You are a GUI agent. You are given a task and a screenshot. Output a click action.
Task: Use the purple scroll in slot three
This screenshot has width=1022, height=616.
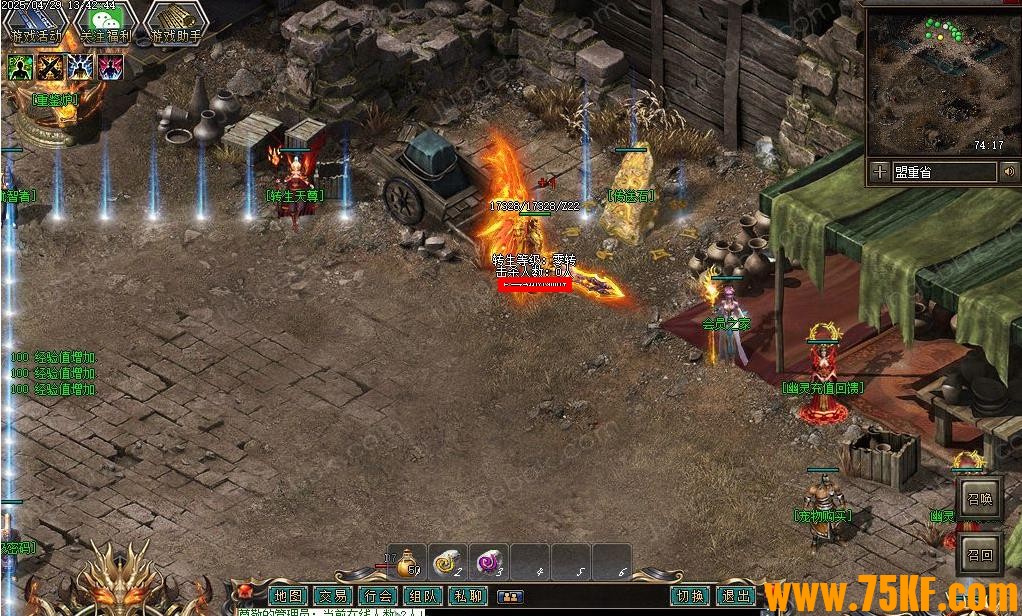click(x=488, y=564)
